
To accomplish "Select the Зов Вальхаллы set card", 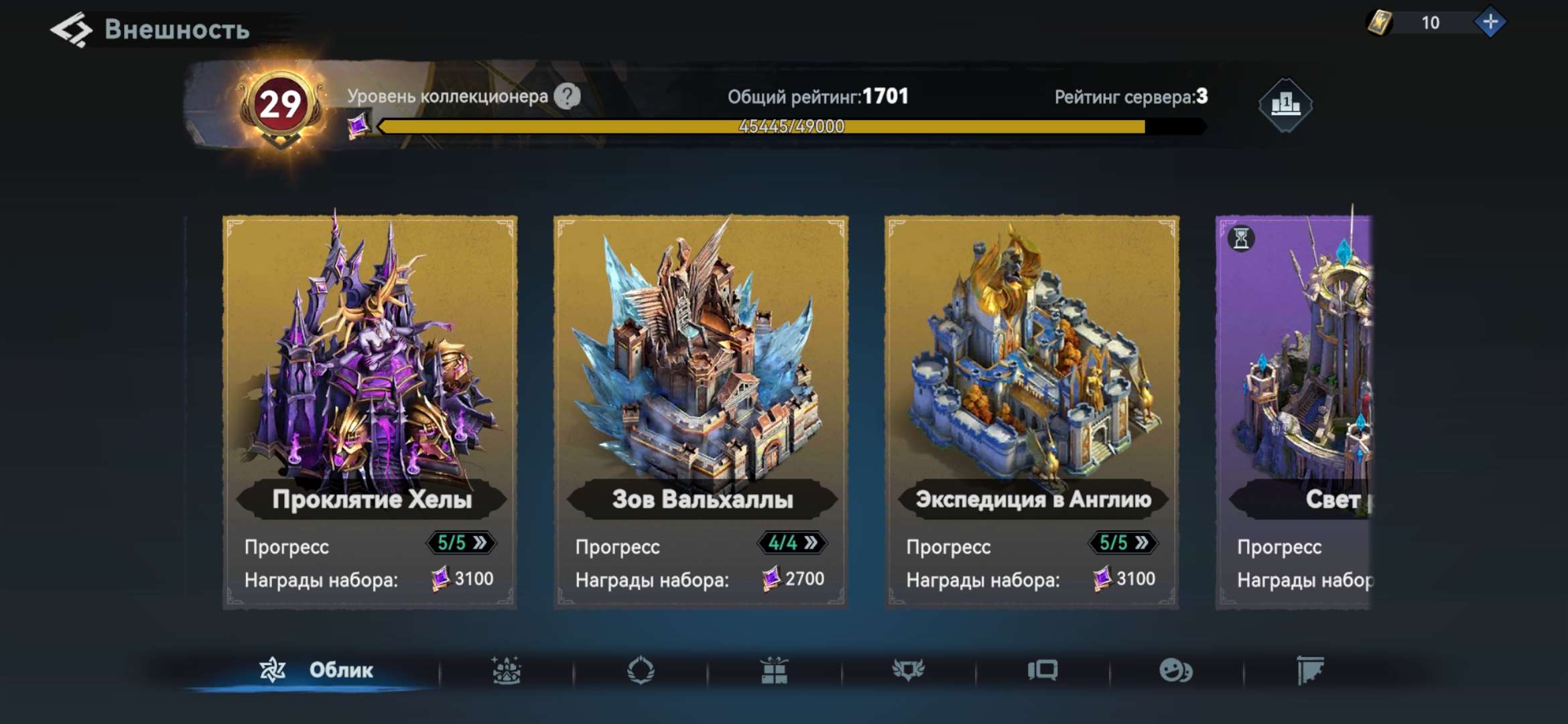I will coord(700,375).
